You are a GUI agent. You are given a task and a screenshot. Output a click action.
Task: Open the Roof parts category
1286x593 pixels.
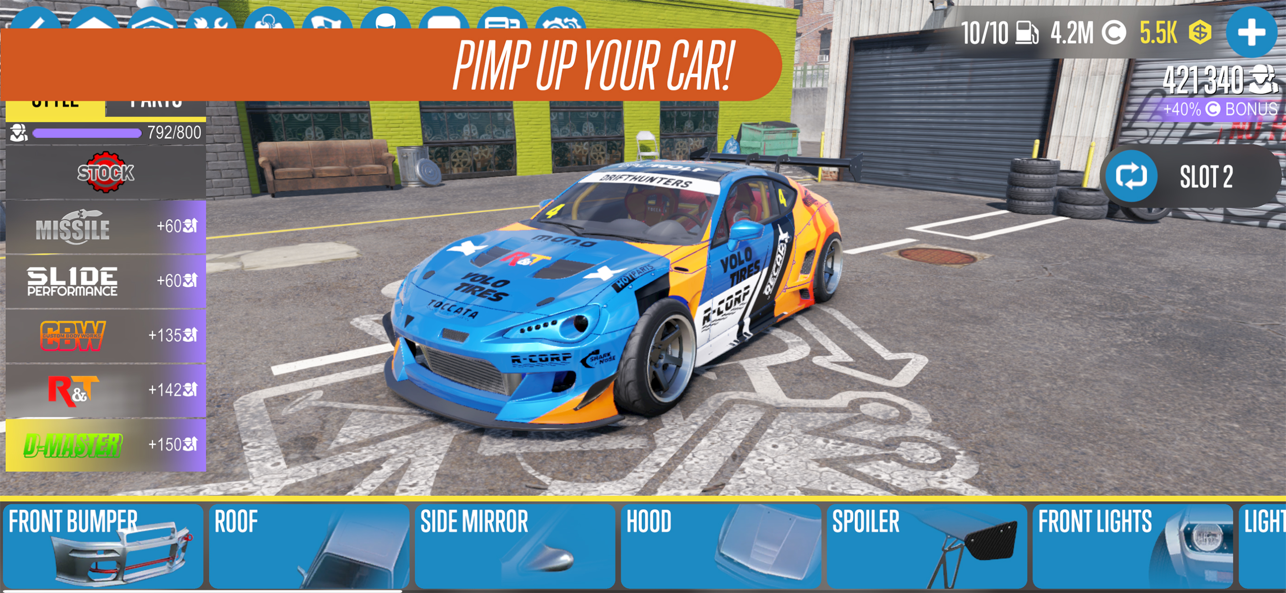pos(309,546)
